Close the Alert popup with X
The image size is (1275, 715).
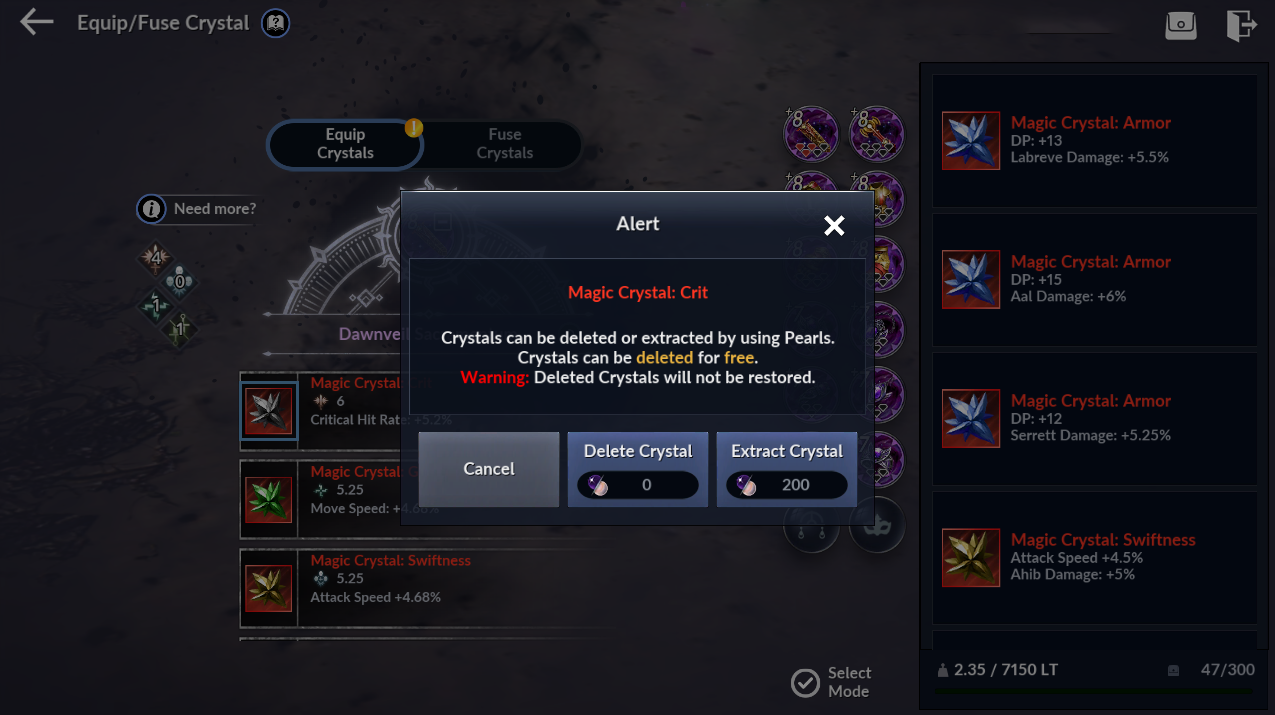pyautogui.click(x=834, y=226)
